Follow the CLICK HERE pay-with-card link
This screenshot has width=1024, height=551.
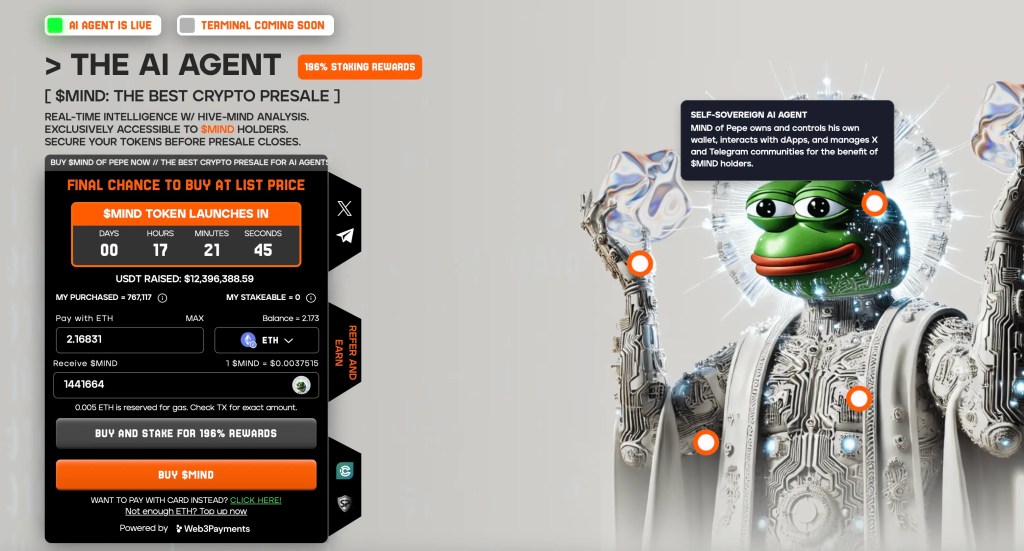(256, 500)
